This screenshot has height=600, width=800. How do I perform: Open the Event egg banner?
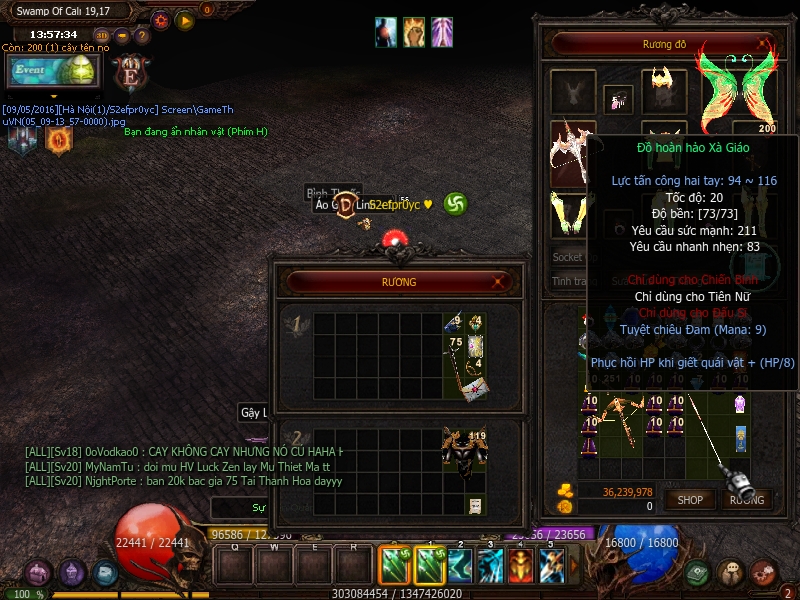(51, 72)
